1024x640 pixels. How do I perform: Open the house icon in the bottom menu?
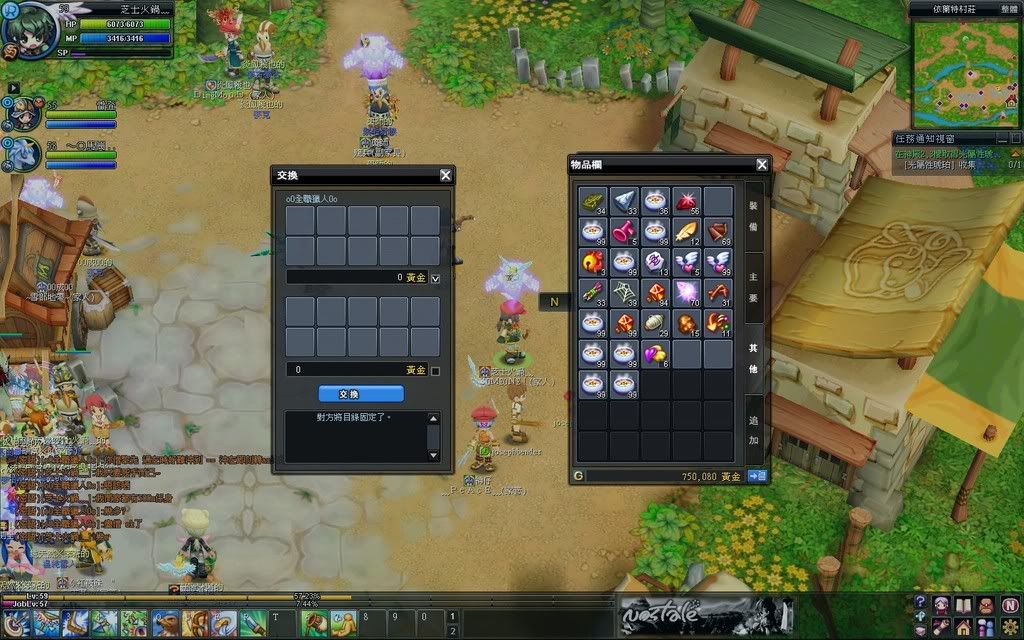(x=965, y=625)
